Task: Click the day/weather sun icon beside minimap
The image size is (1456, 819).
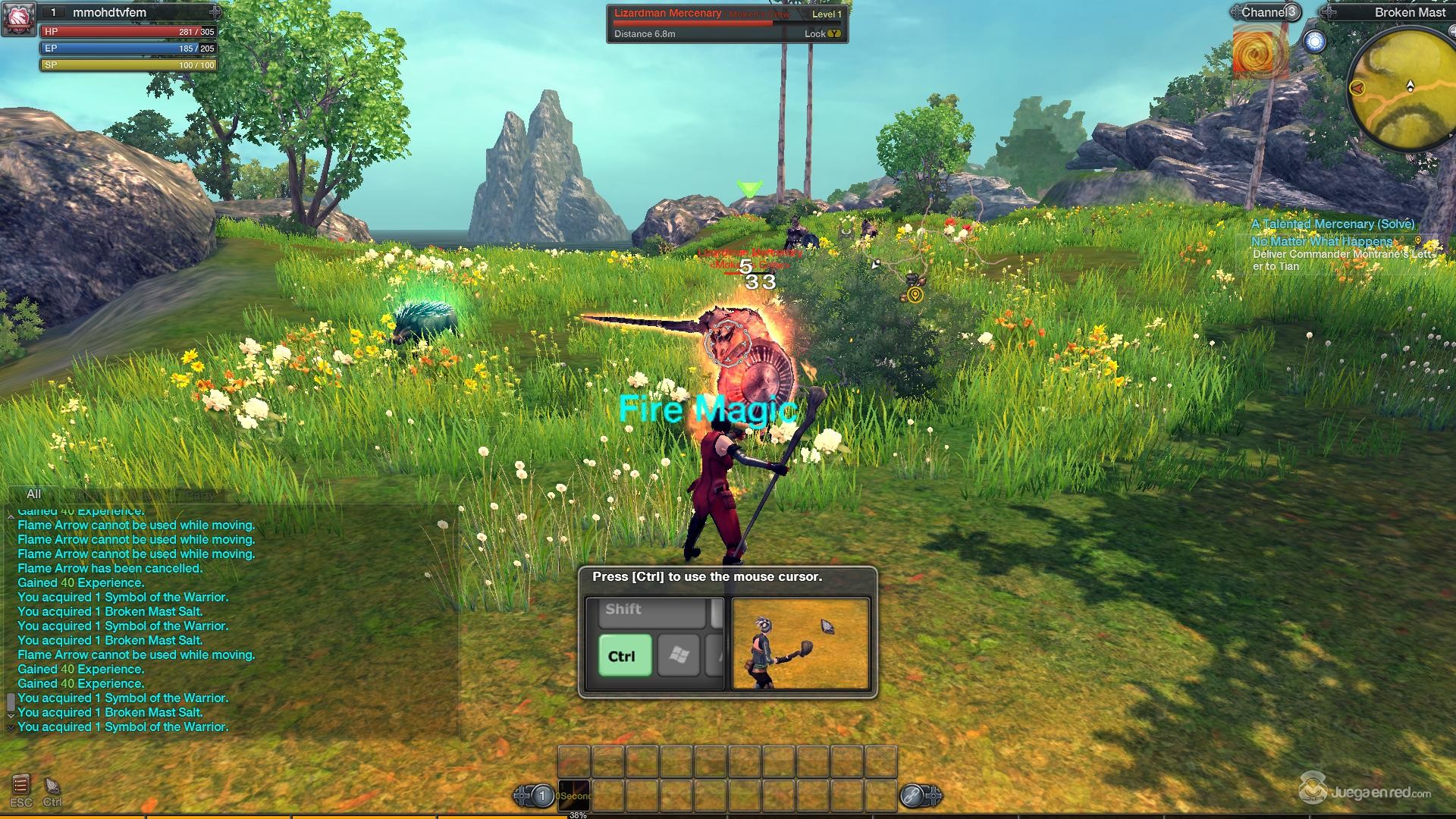Action: (1316, 42)
